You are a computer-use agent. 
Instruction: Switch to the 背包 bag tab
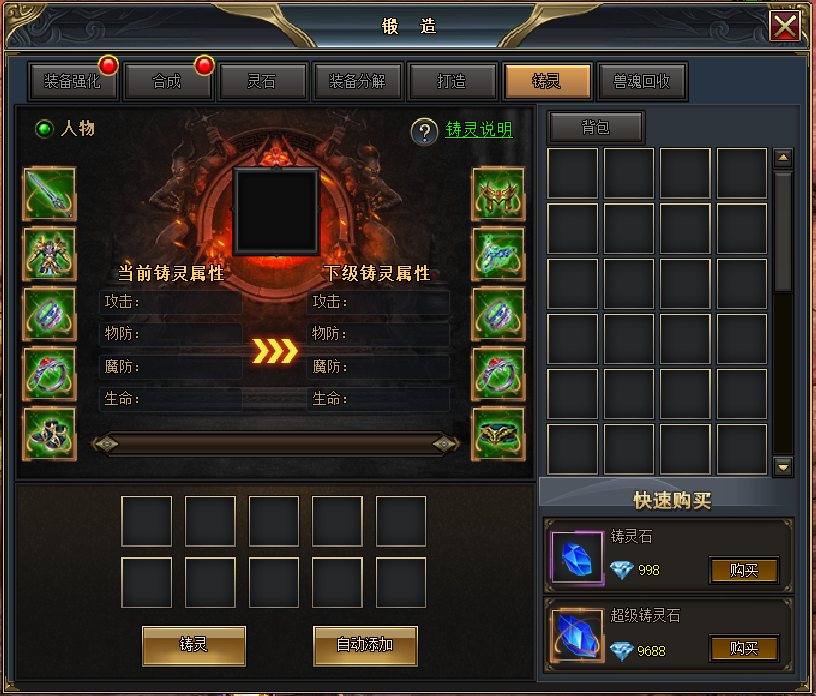pos(596,127)
